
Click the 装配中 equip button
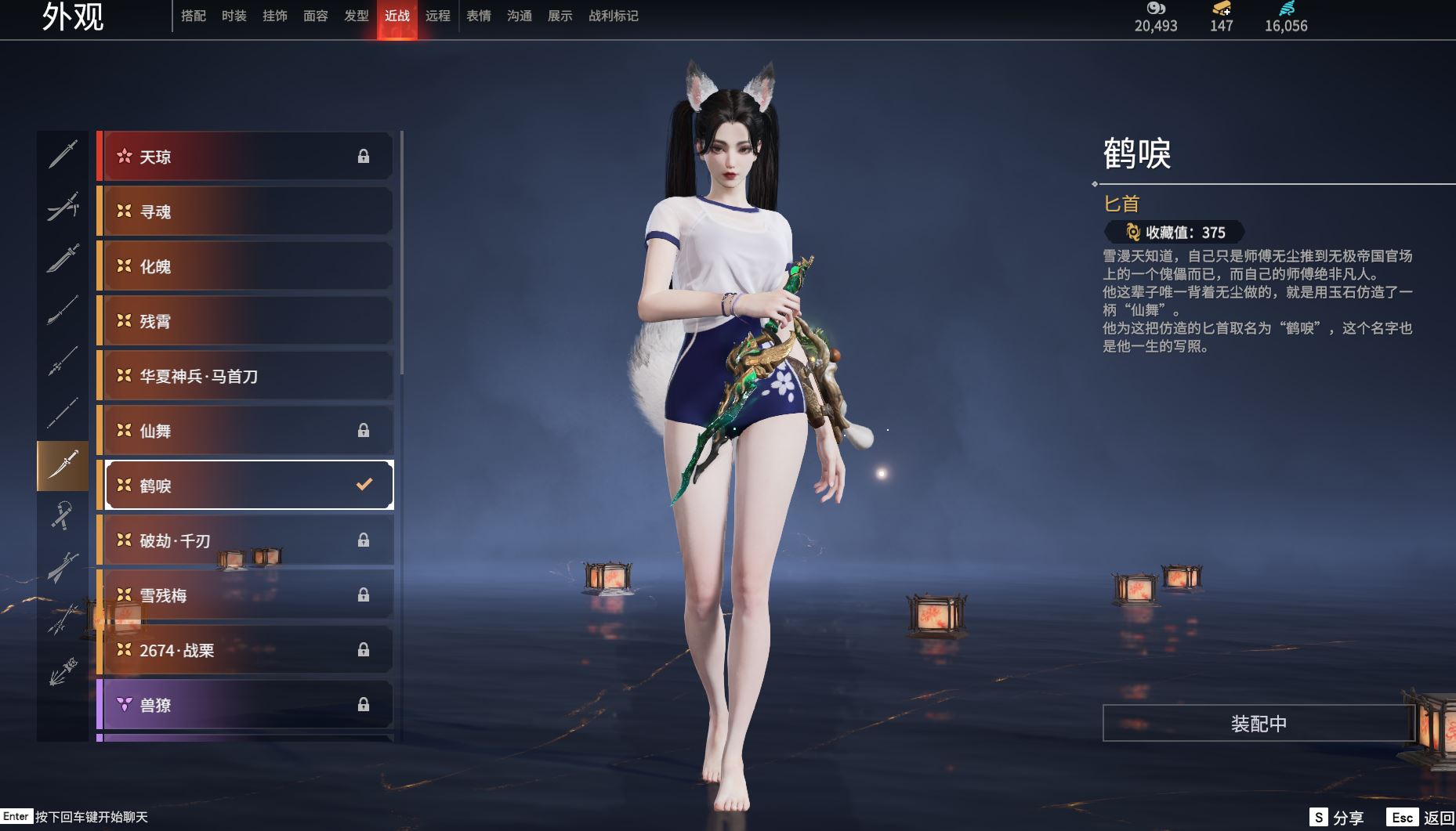(1258, 724)
